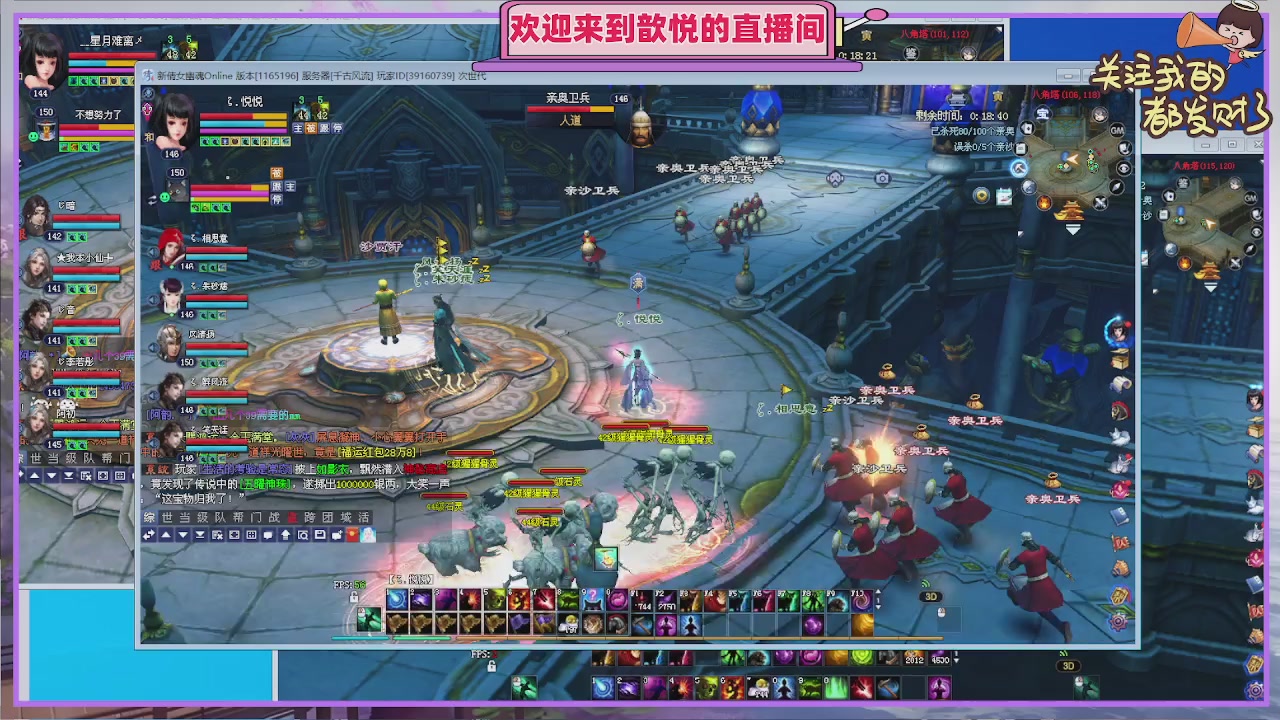Expand the minimap with the arrow below it
This screenshot has height=720, width=1280.
click(1073, 228)
